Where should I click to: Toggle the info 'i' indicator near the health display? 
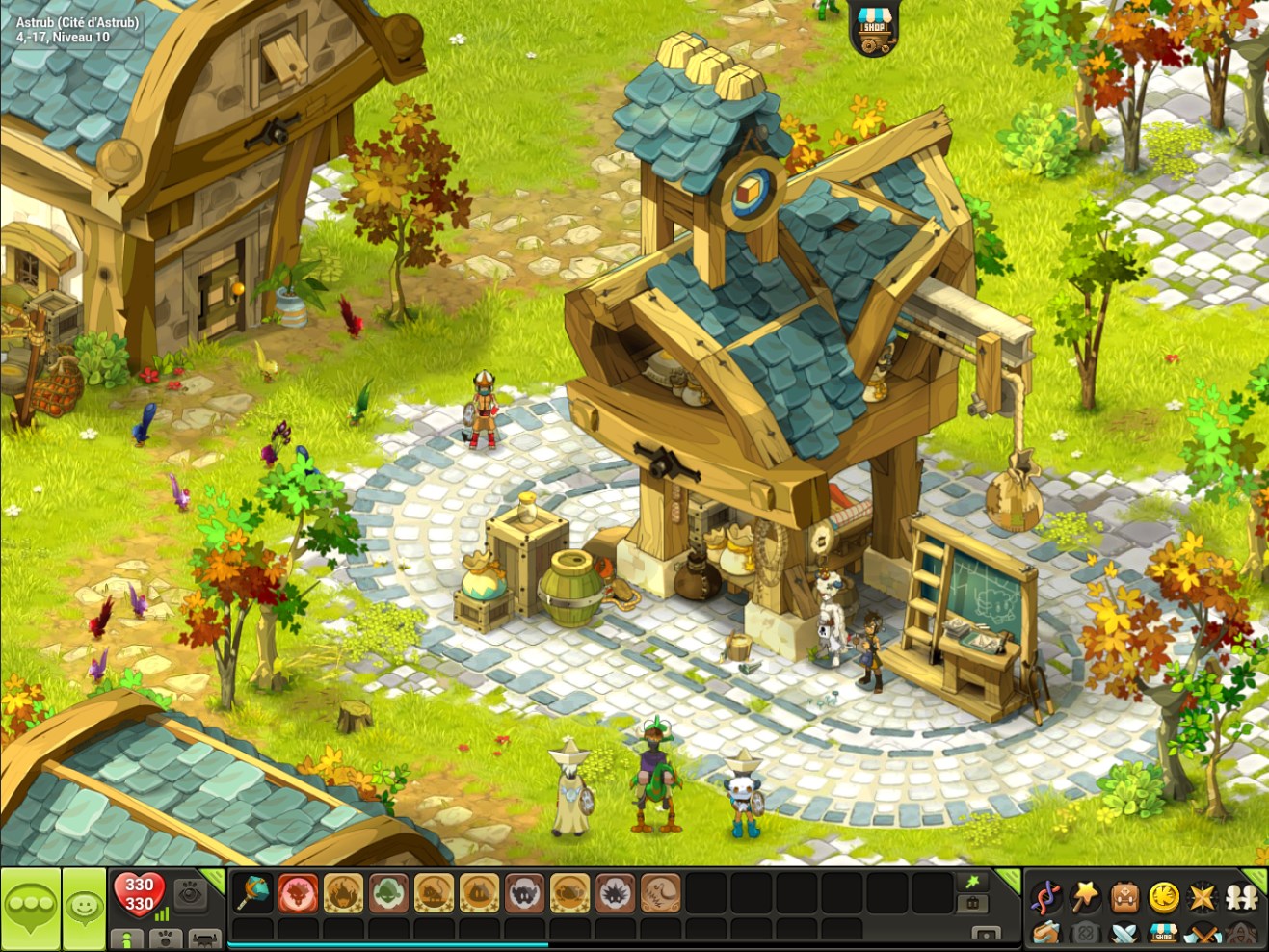(x=127, y=940)
